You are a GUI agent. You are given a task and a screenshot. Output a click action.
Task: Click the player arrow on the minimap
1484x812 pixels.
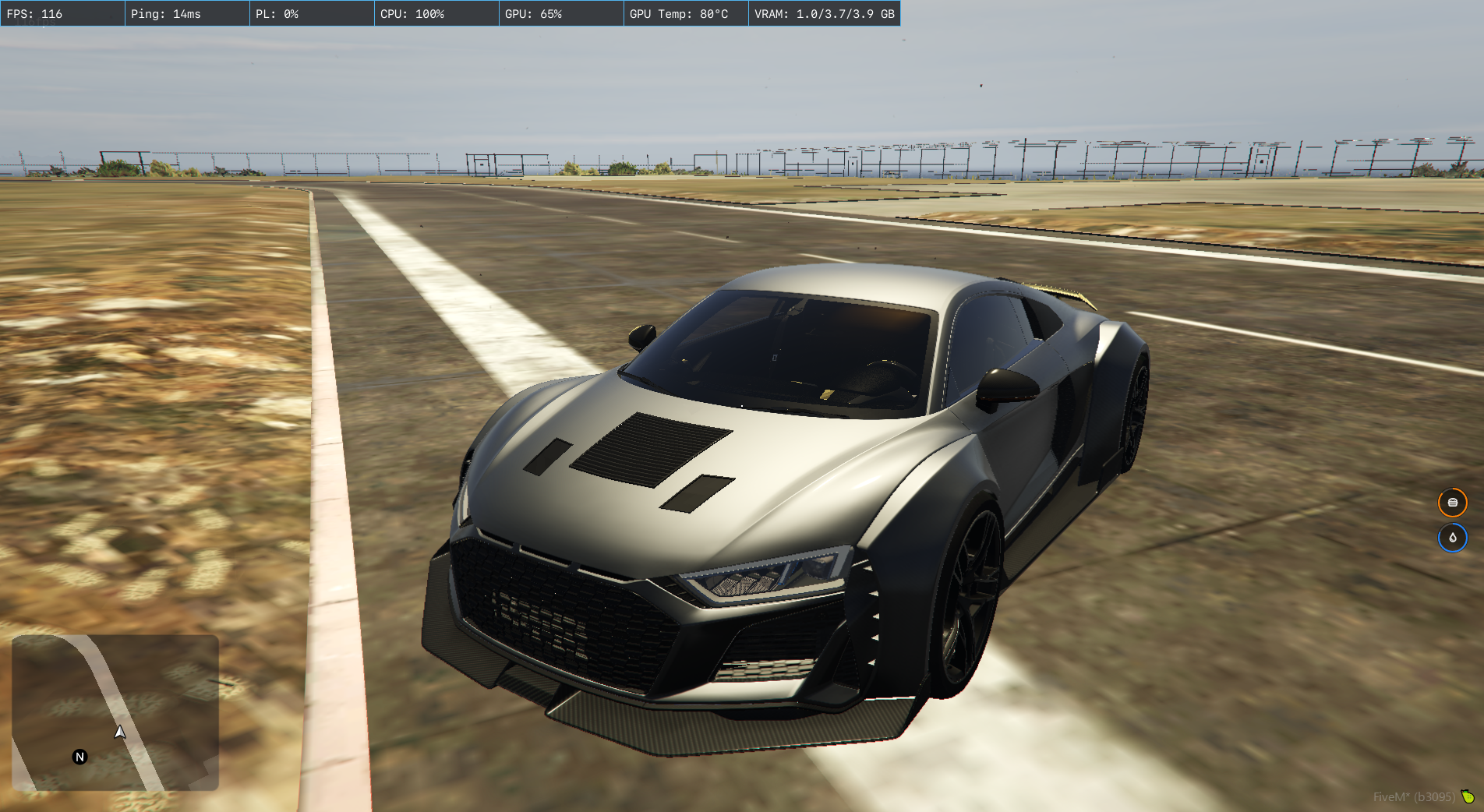[x=120, y=732]
